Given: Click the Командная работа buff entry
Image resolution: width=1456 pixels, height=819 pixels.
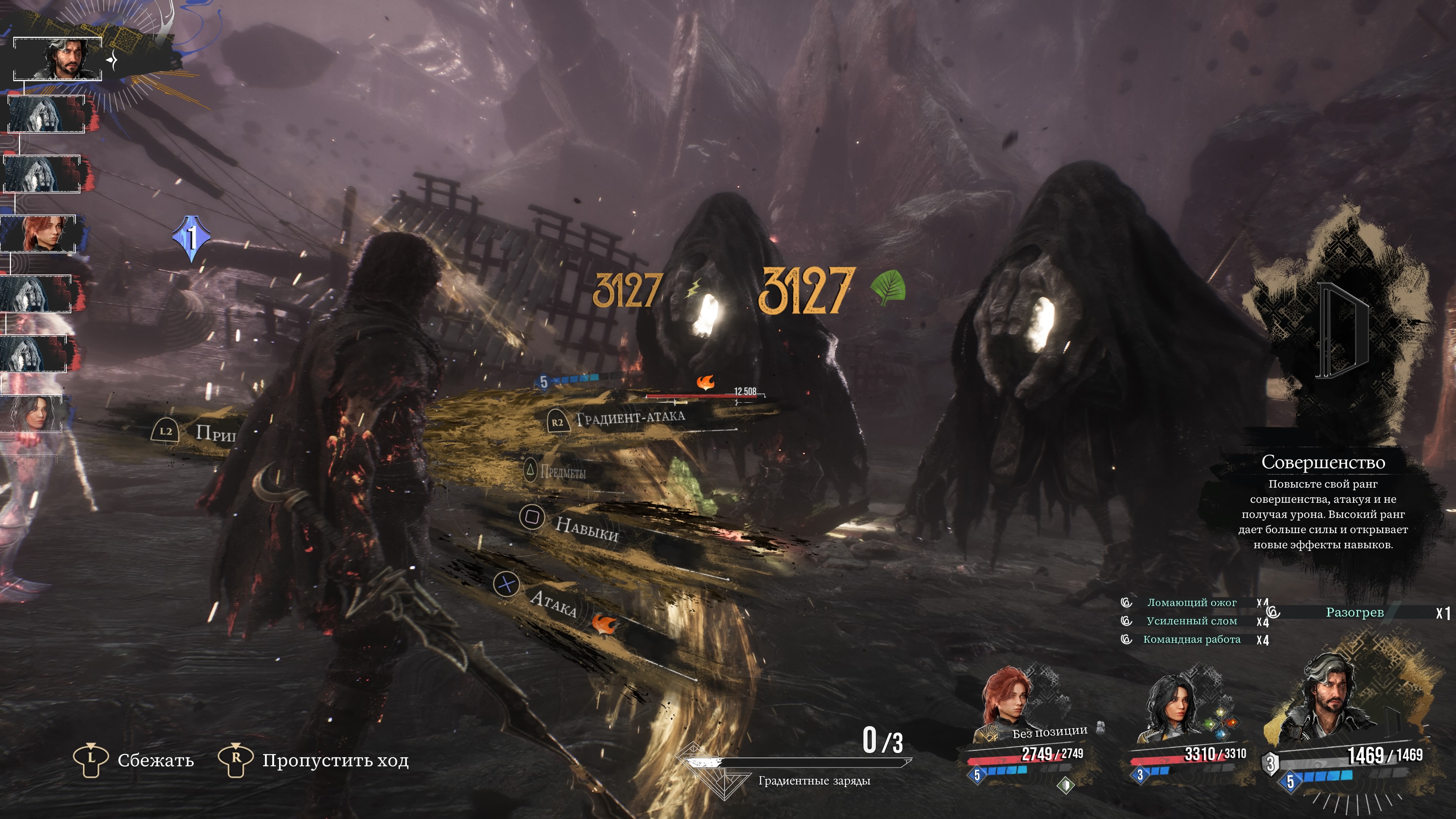Looking at the screenshot, I should coord(1191,639).
